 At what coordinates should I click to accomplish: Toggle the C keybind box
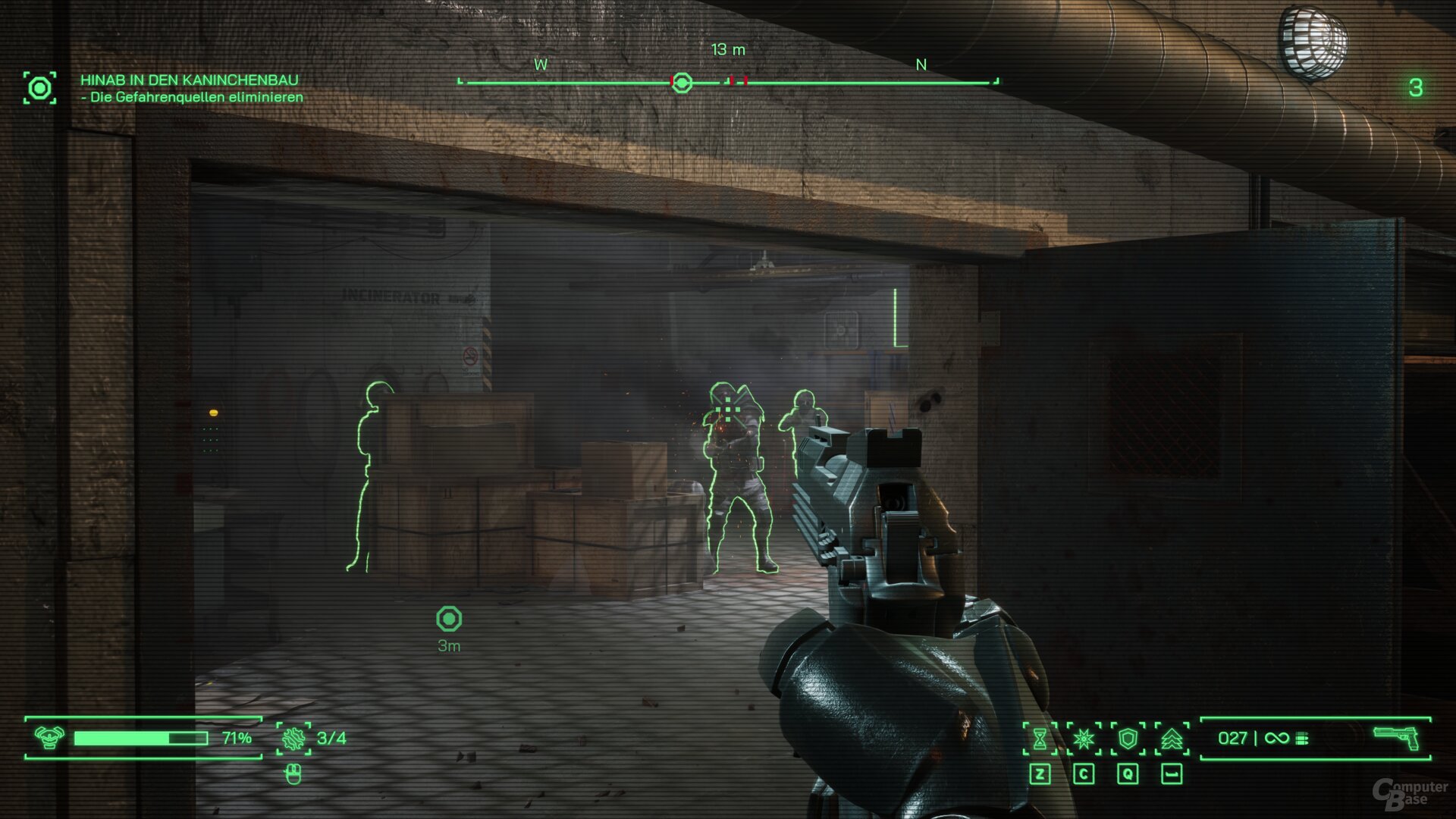point(1084,773)
